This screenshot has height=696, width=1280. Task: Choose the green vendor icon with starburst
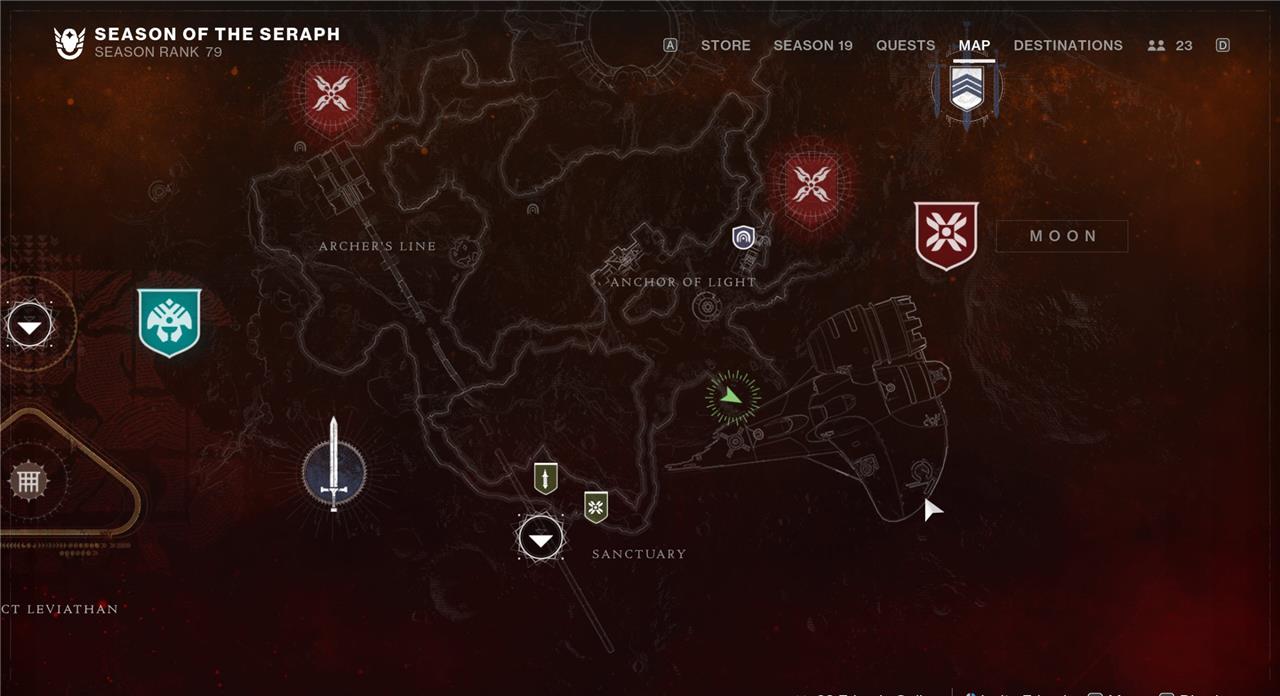coord(596,507)
